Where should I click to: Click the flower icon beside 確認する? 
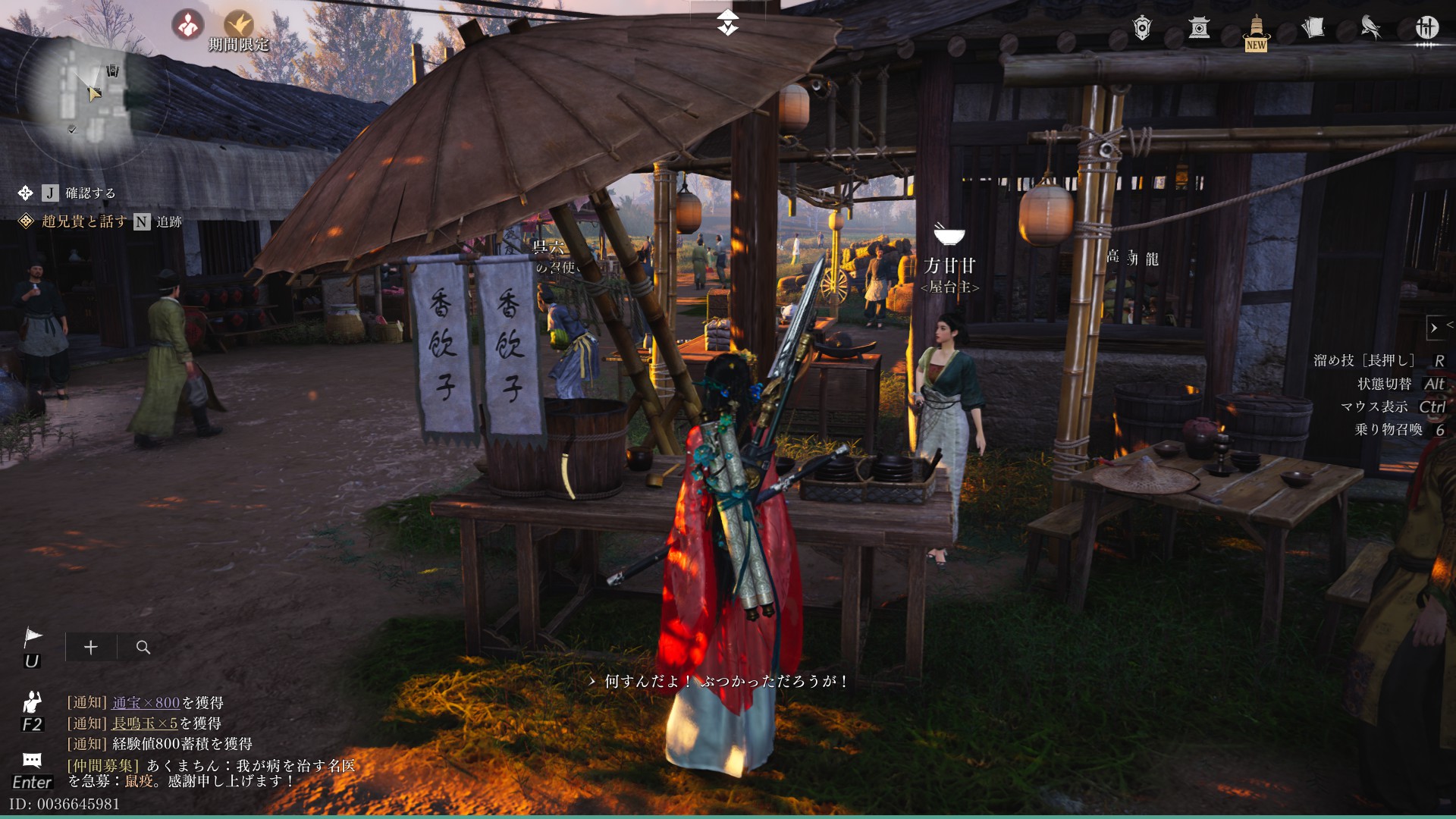(x=25, y=193)
